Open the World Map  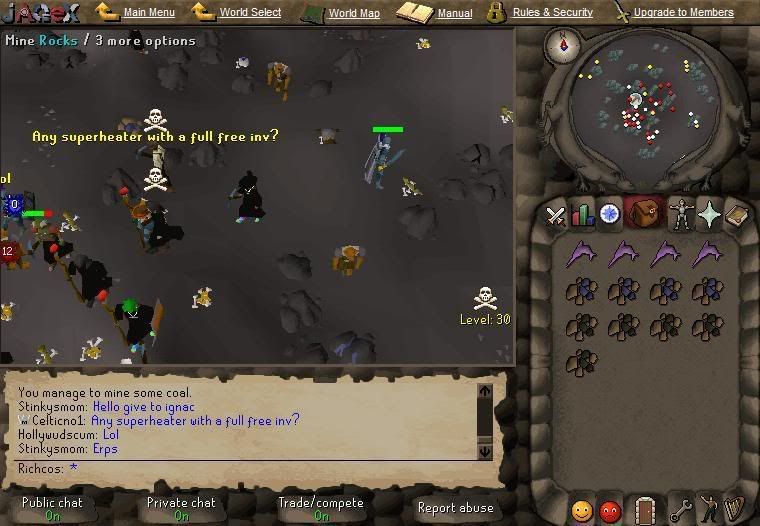click(x=354, y=14)
